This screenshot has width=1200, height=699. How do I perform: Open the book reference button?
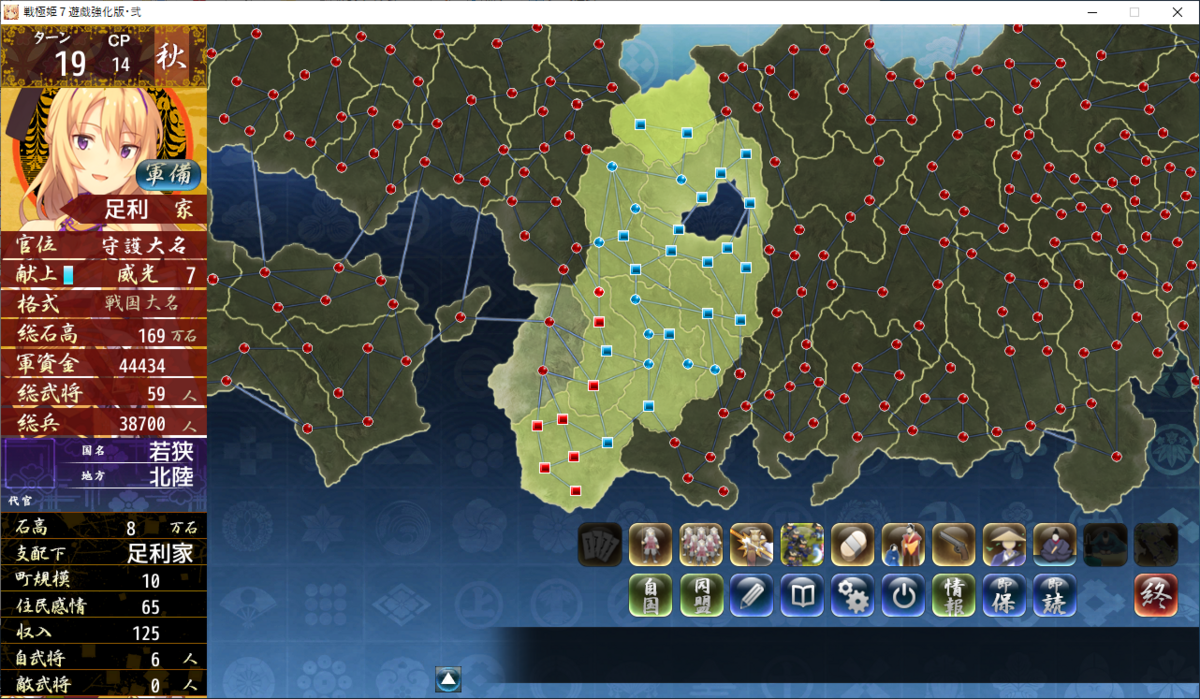(x=802, y=595)
